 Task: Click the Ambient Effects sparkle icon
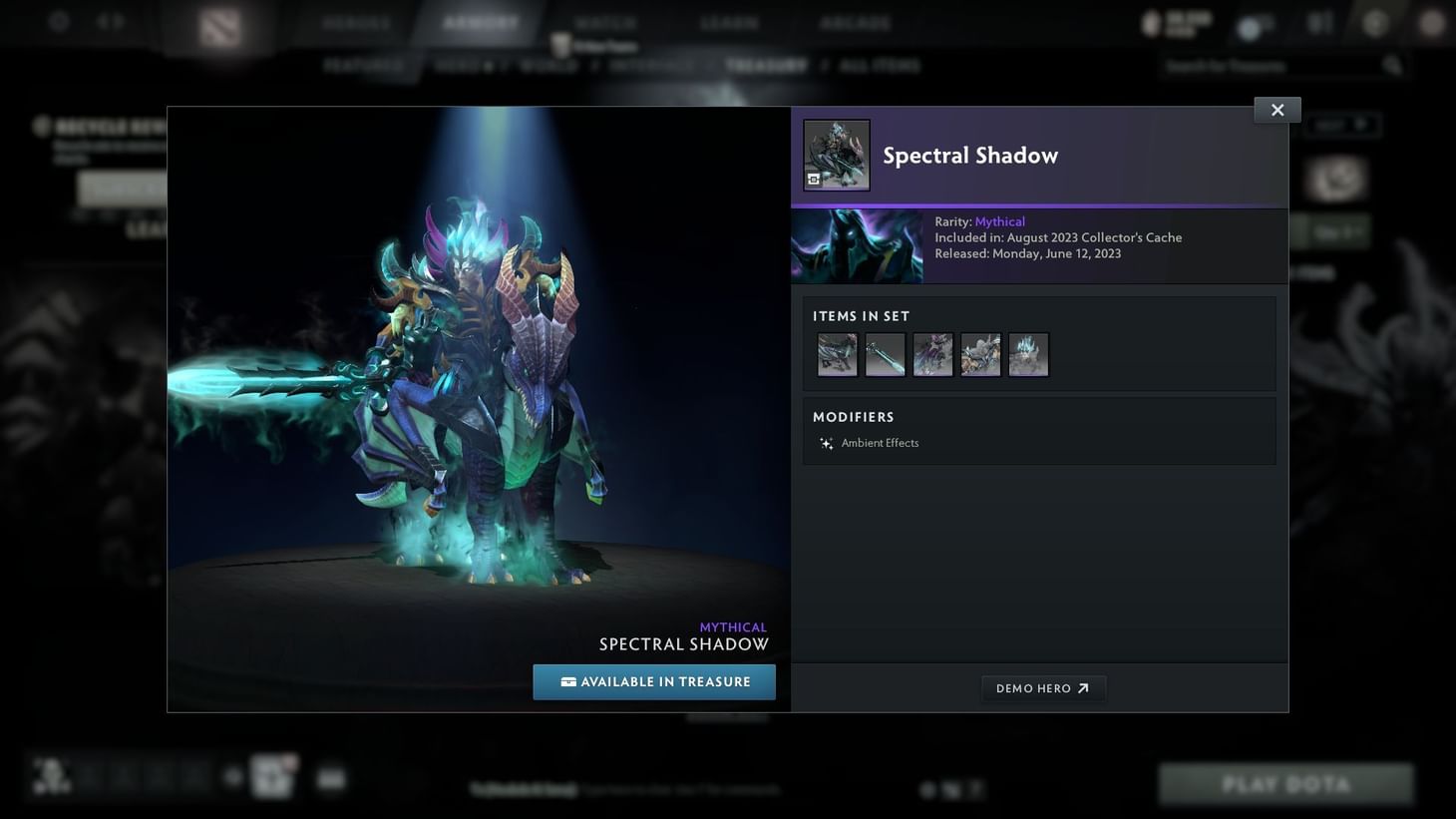click(825, 443)
